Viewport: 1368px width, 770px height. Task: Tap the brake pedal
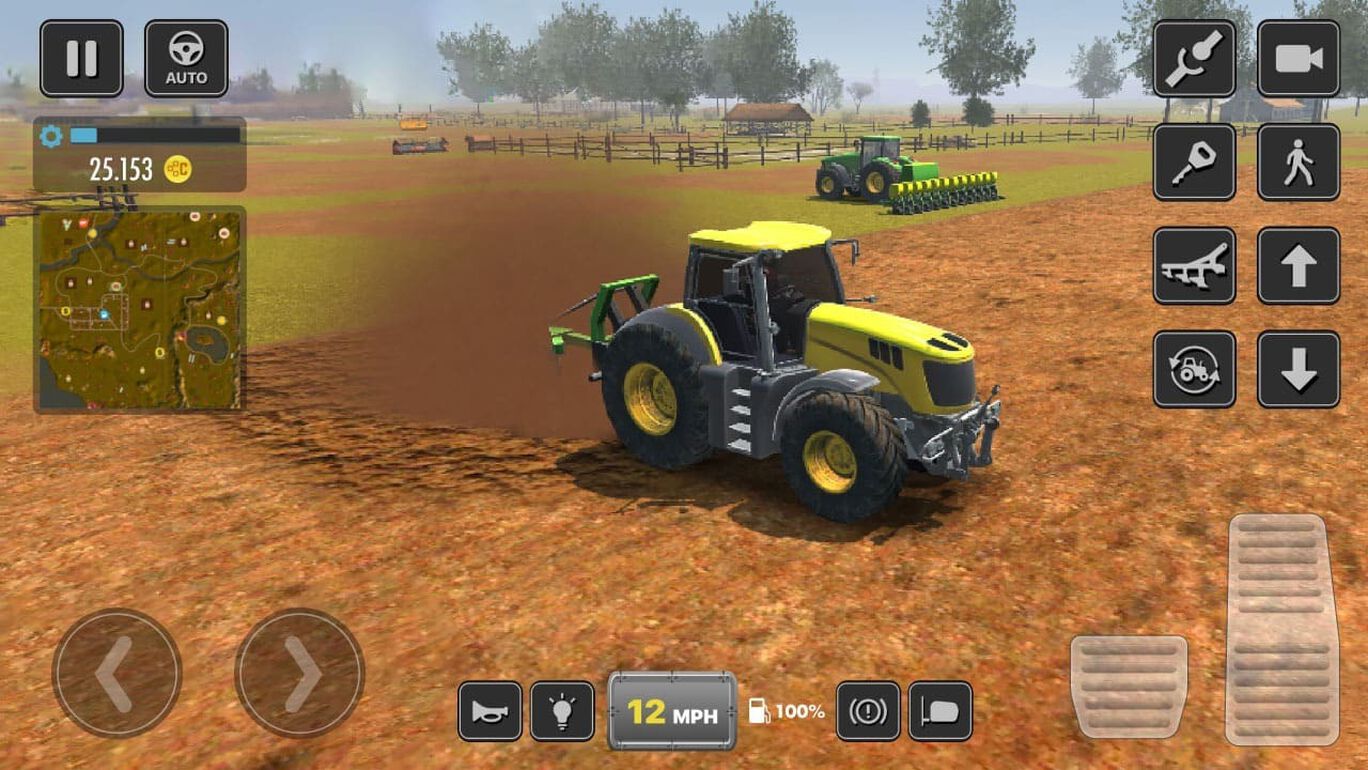(x=1129, y=686)
